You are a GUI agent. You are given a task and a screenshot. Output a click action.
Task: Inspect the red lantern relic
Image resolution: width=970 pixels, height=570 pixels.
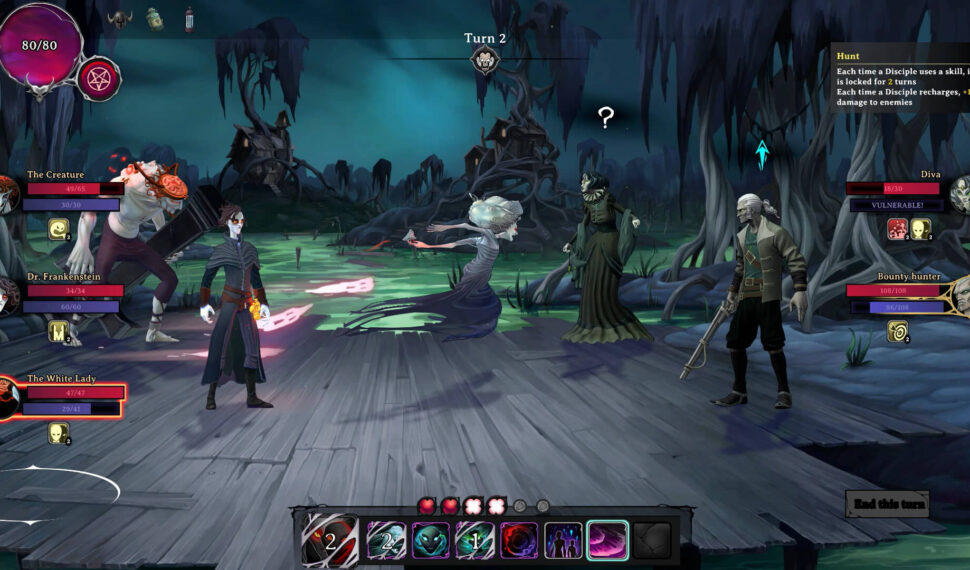click(x=189, y=19)
